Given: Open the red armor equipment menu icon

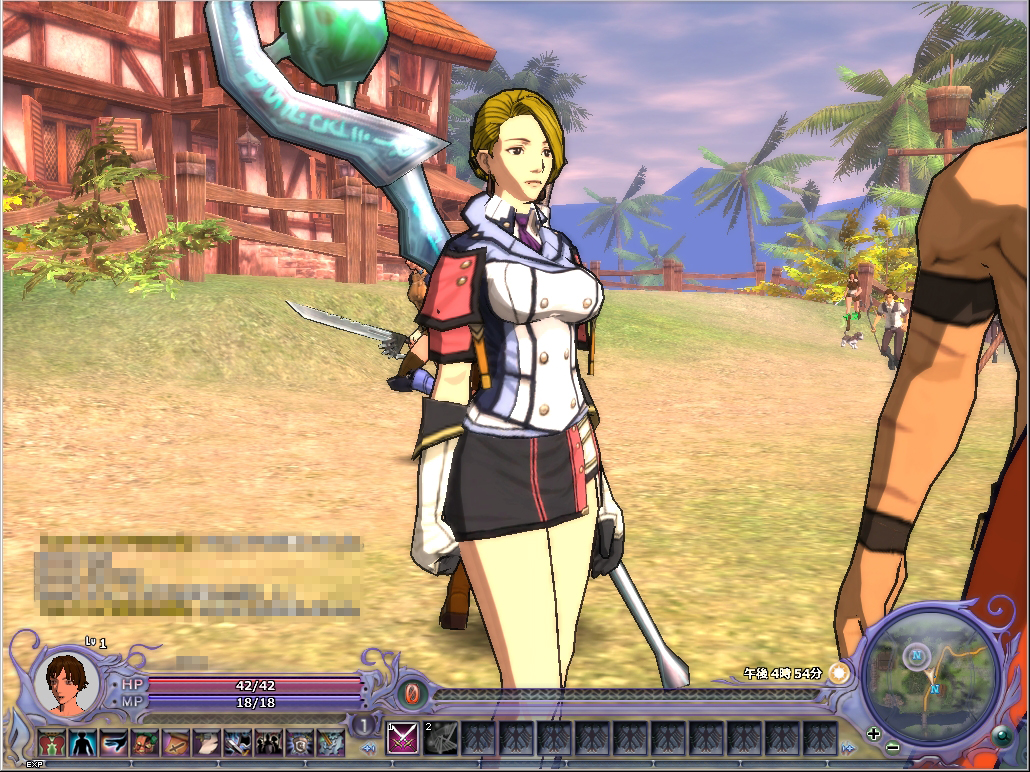Looking at the screenshot, I should click(x=52, y=743).
